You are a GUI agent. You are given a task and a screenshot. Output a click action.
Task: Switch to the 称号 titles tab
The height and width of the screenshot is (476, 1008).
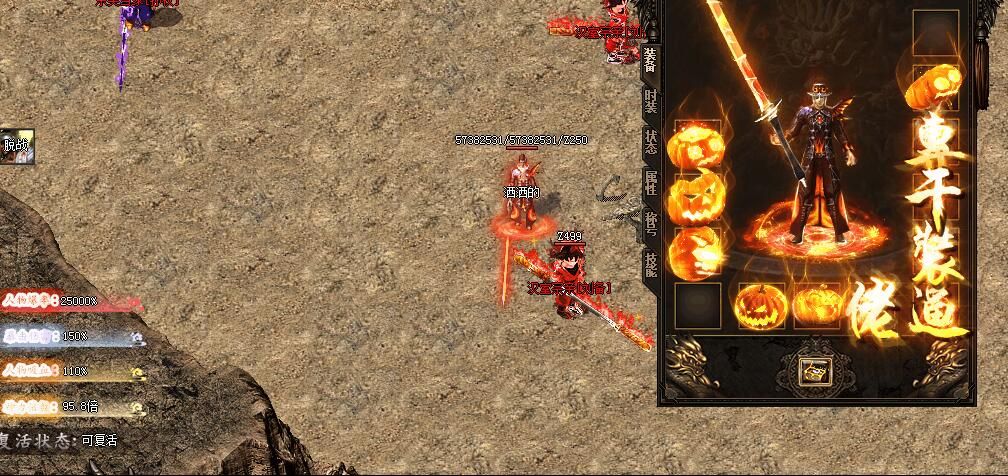point(650,224)
